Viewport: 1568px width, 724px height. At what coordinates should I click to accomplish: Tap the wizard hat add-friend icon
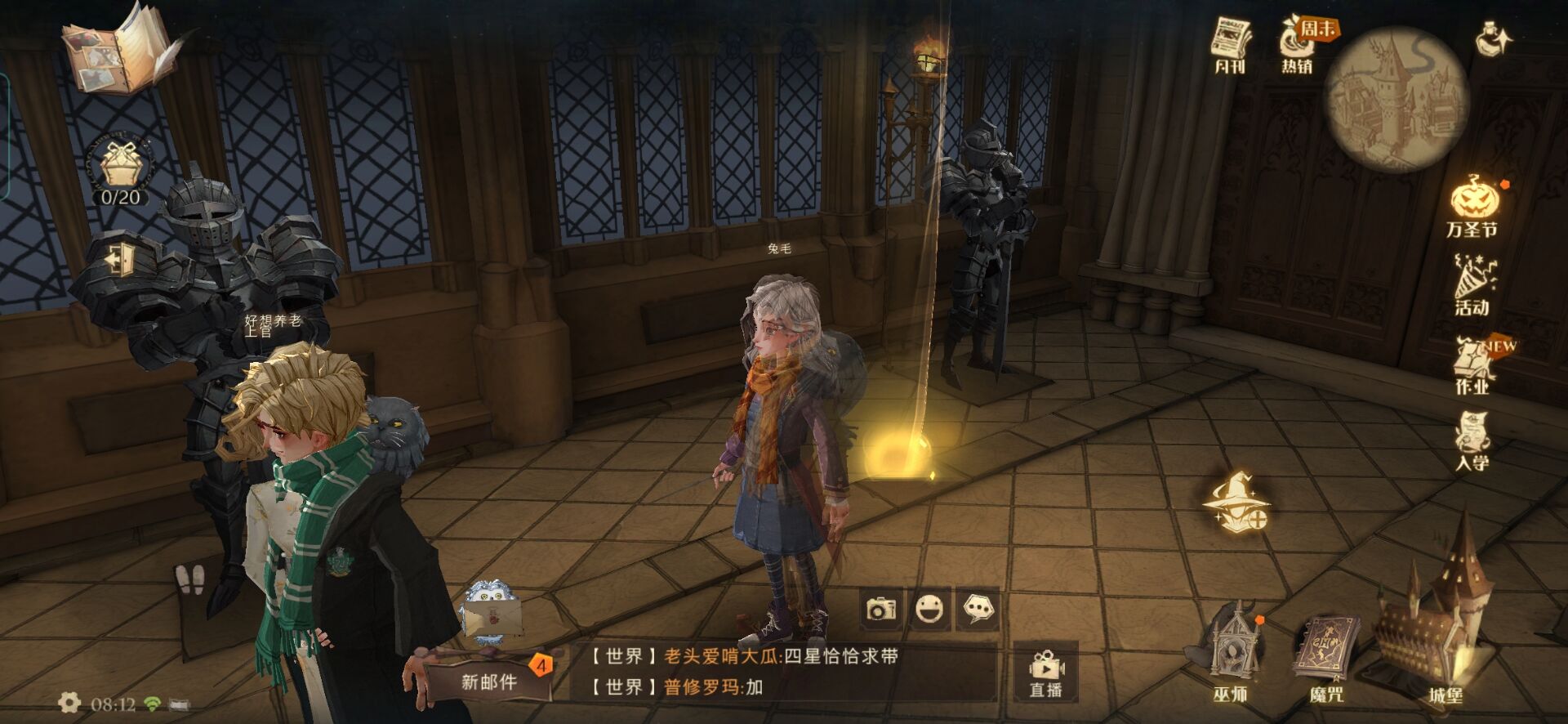click(1236, 502)
